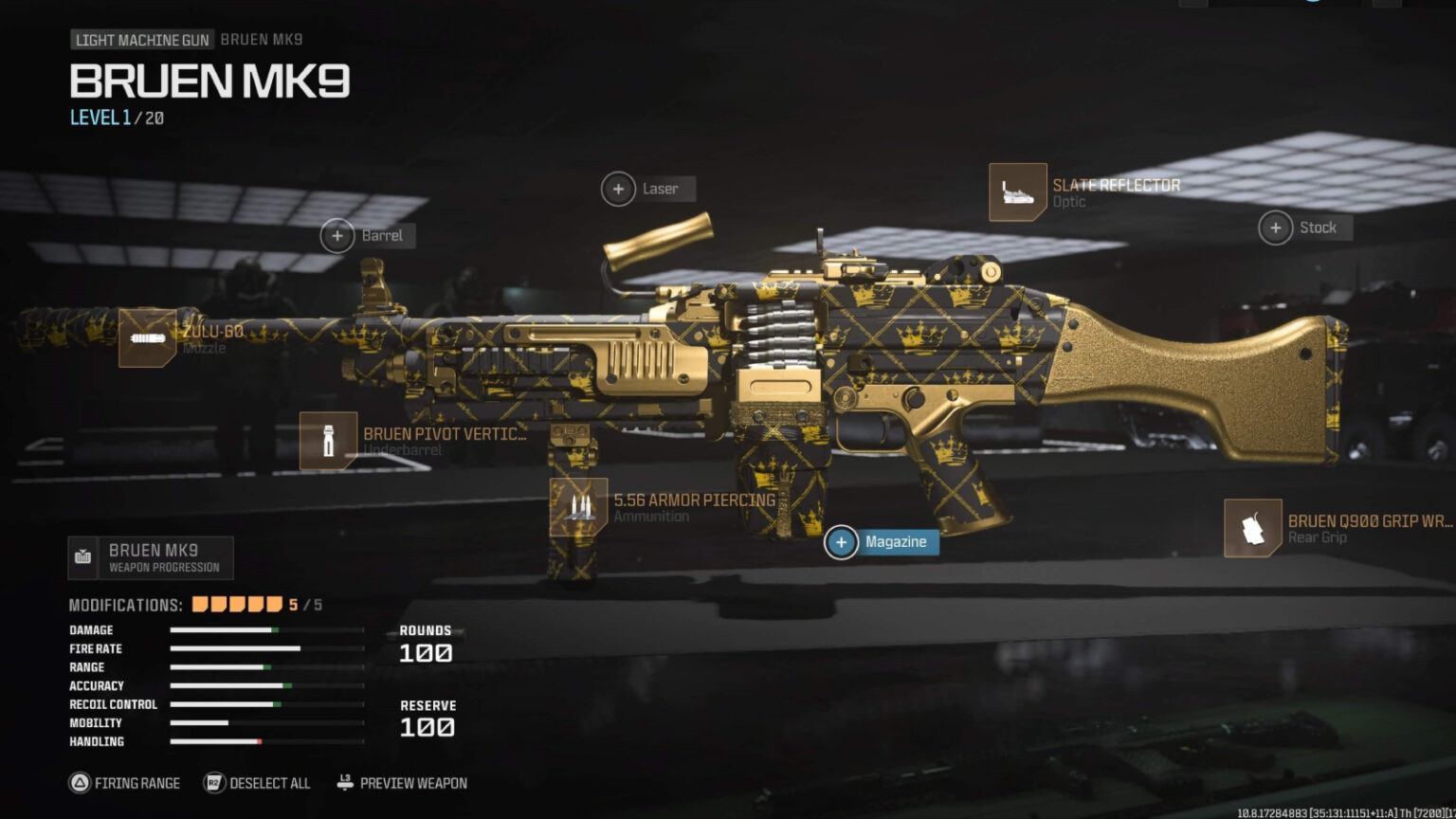Add an attachment to the Stock slot
Image resolution: width=1456 pixels, height=819 pixels.
coord(1275,227)
